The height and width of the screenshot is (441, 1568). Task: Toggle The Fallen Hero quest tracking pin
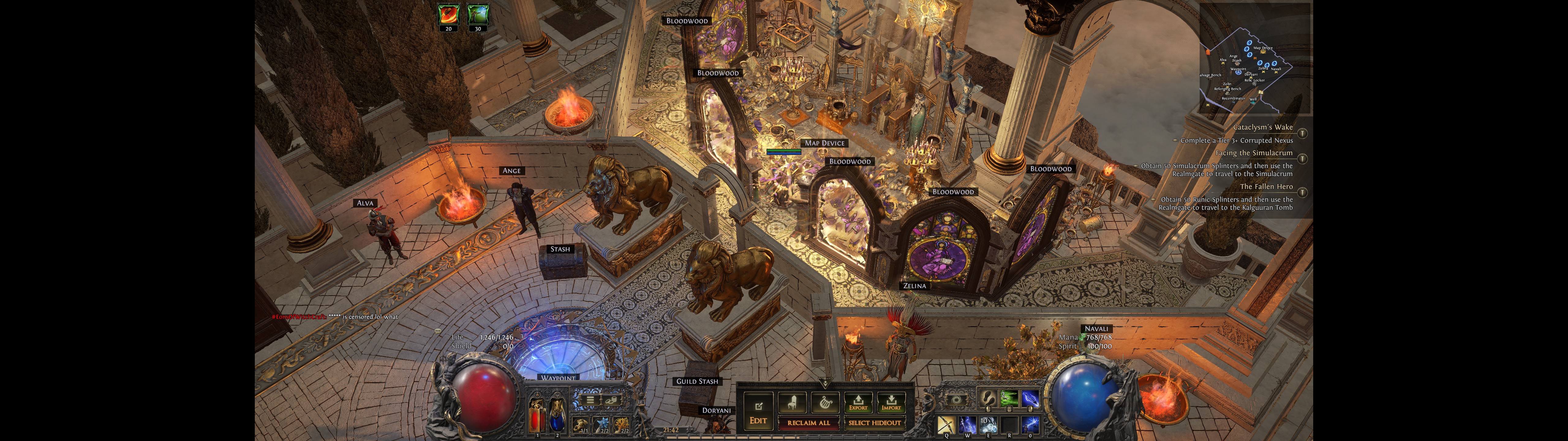[1302, 193]
